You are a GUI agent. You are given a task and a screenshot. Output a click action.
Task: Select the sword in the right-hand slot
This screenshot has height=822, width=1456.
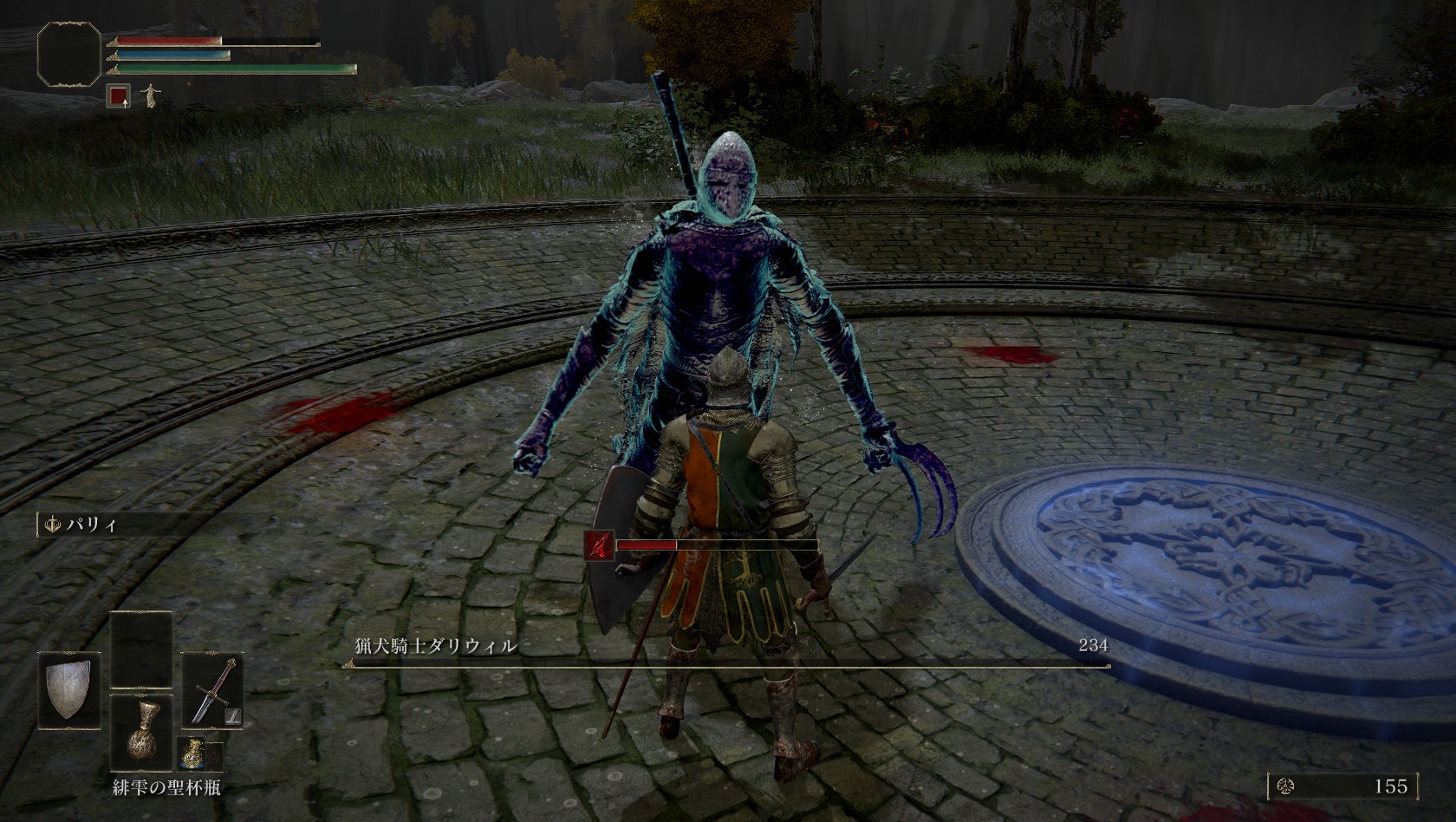click(213, 689)
